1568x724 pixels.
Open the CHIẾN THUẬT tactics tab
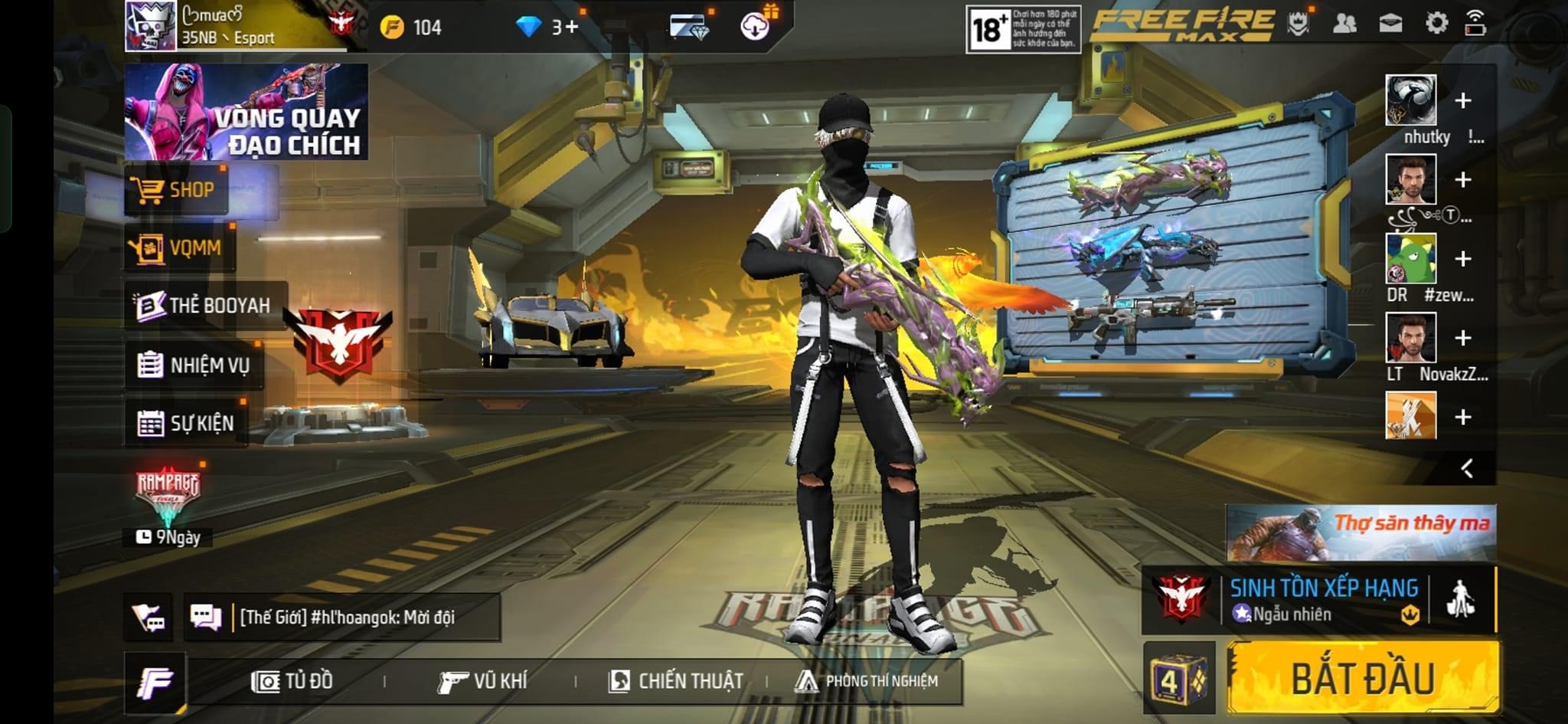676,681
